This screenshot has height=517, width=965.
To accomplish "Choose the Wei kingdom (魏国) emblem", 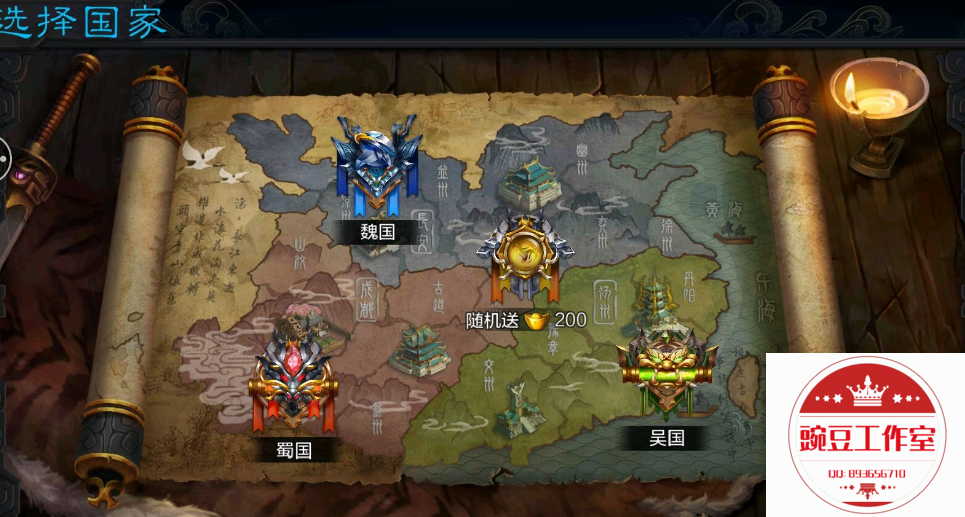I will 377,165.
